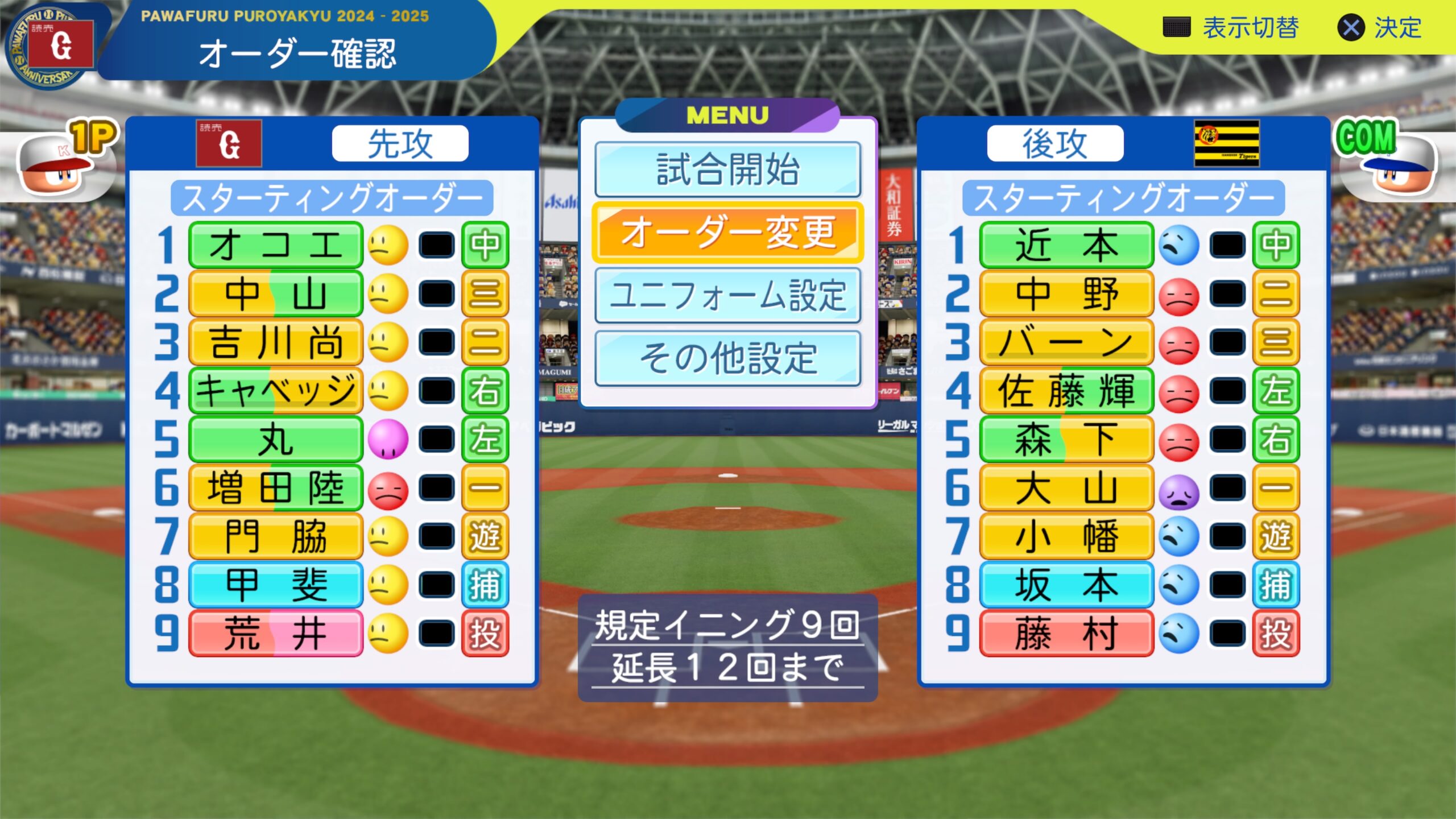Choose ユニフォーム設定 in the menu
1456x819 pixels.
[727, 296]
